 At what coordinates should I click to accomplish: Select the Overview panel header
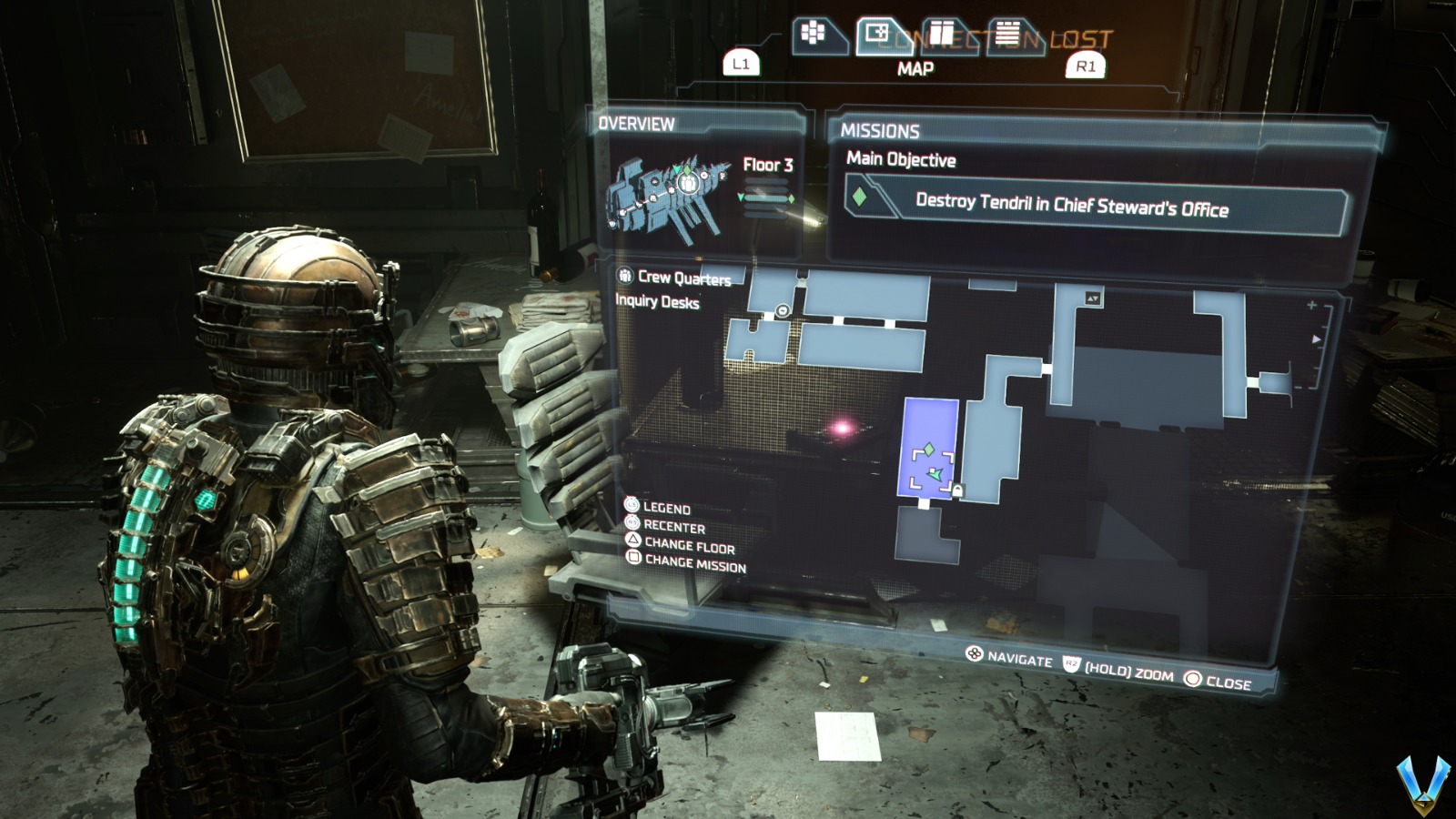click(x=635, y=125)
